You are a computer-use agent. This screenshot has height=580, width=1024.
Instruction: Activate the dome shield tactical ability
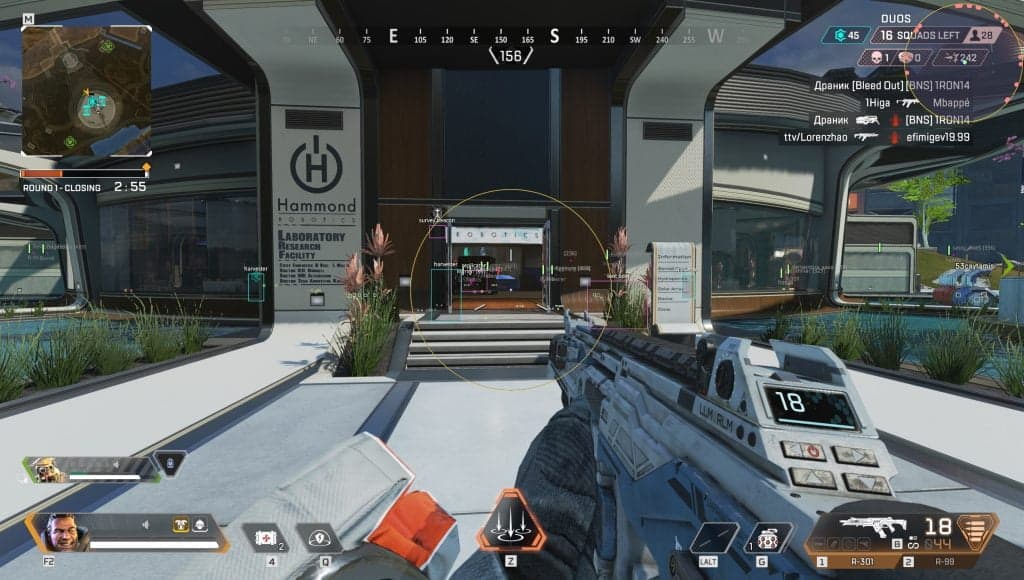point(319,538)
